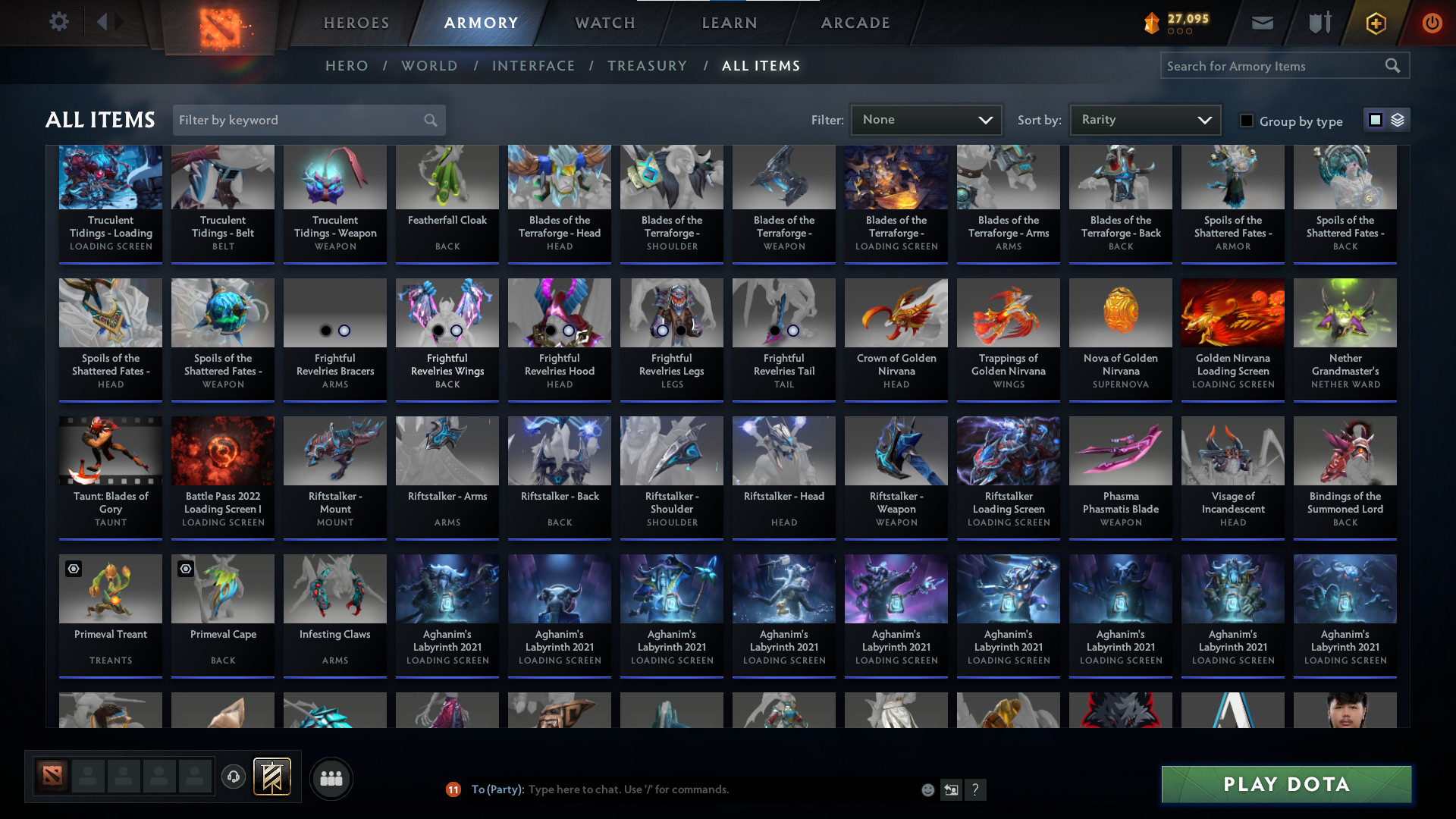Screen dimensions: 1456x819
Task: Click the ALL ITEMS breadcrumb link
Action: (761, 65)
